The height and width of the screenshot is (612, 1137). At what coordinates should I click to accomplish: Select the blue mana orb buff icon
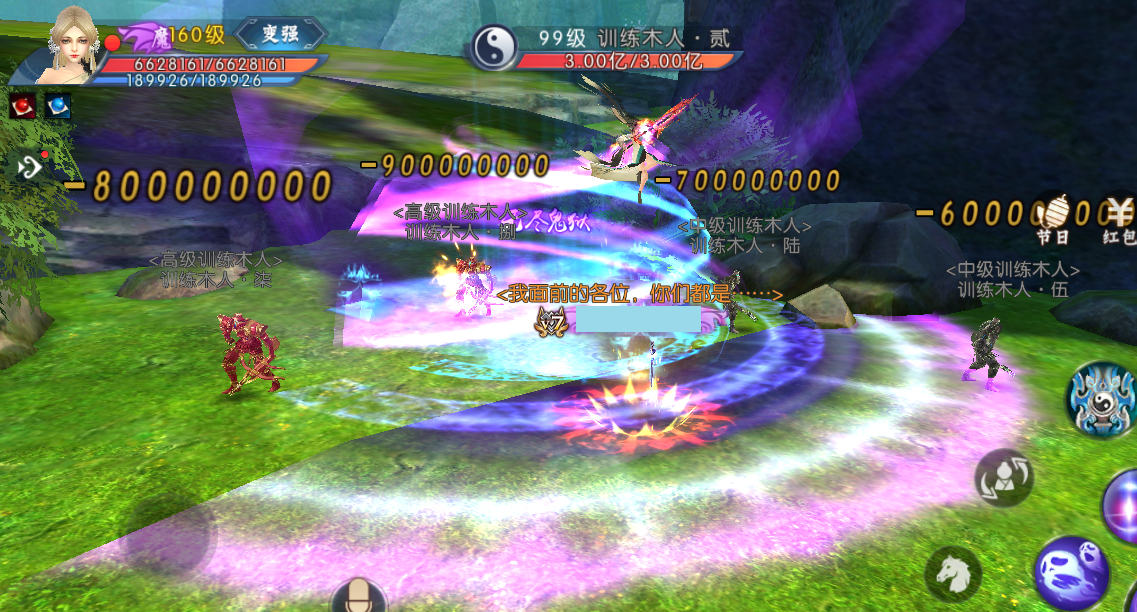click(x=58, y=105)
